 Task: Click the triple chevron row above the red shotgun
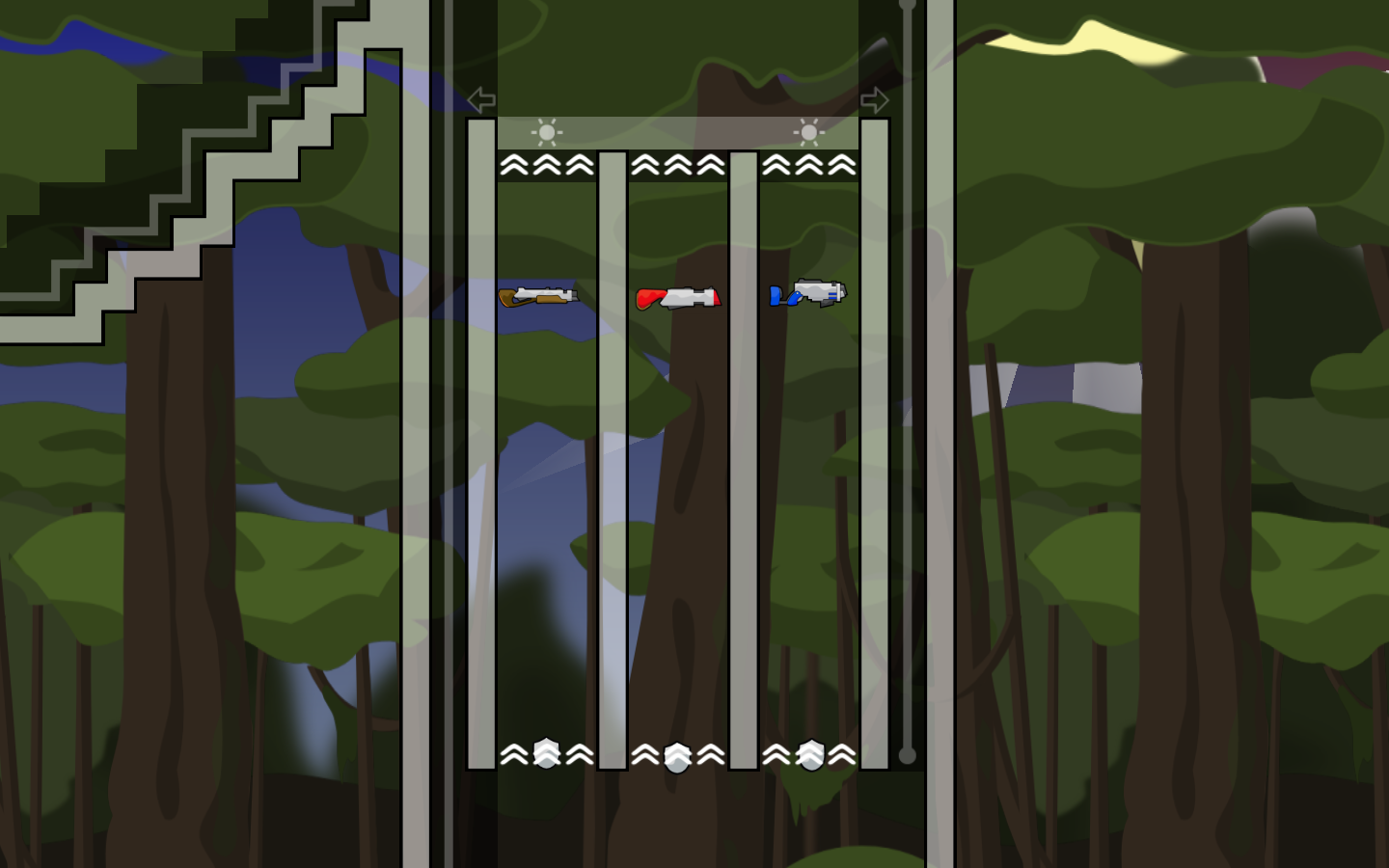pos(678,164)
